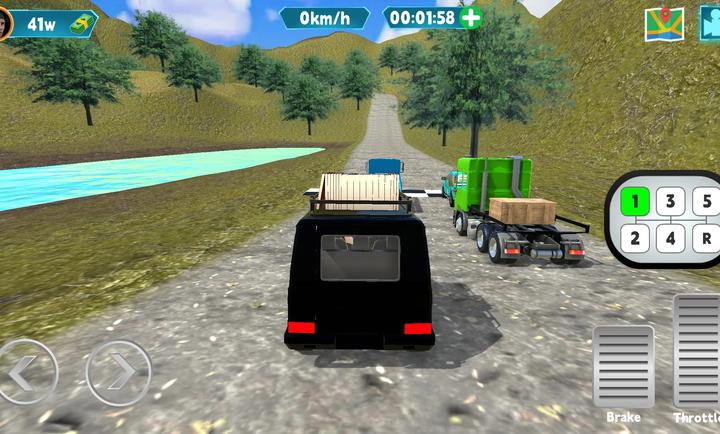Steer left with the left arrow
Image resolution: width=720 pixels, height=434 pixels.
[24, 372]
